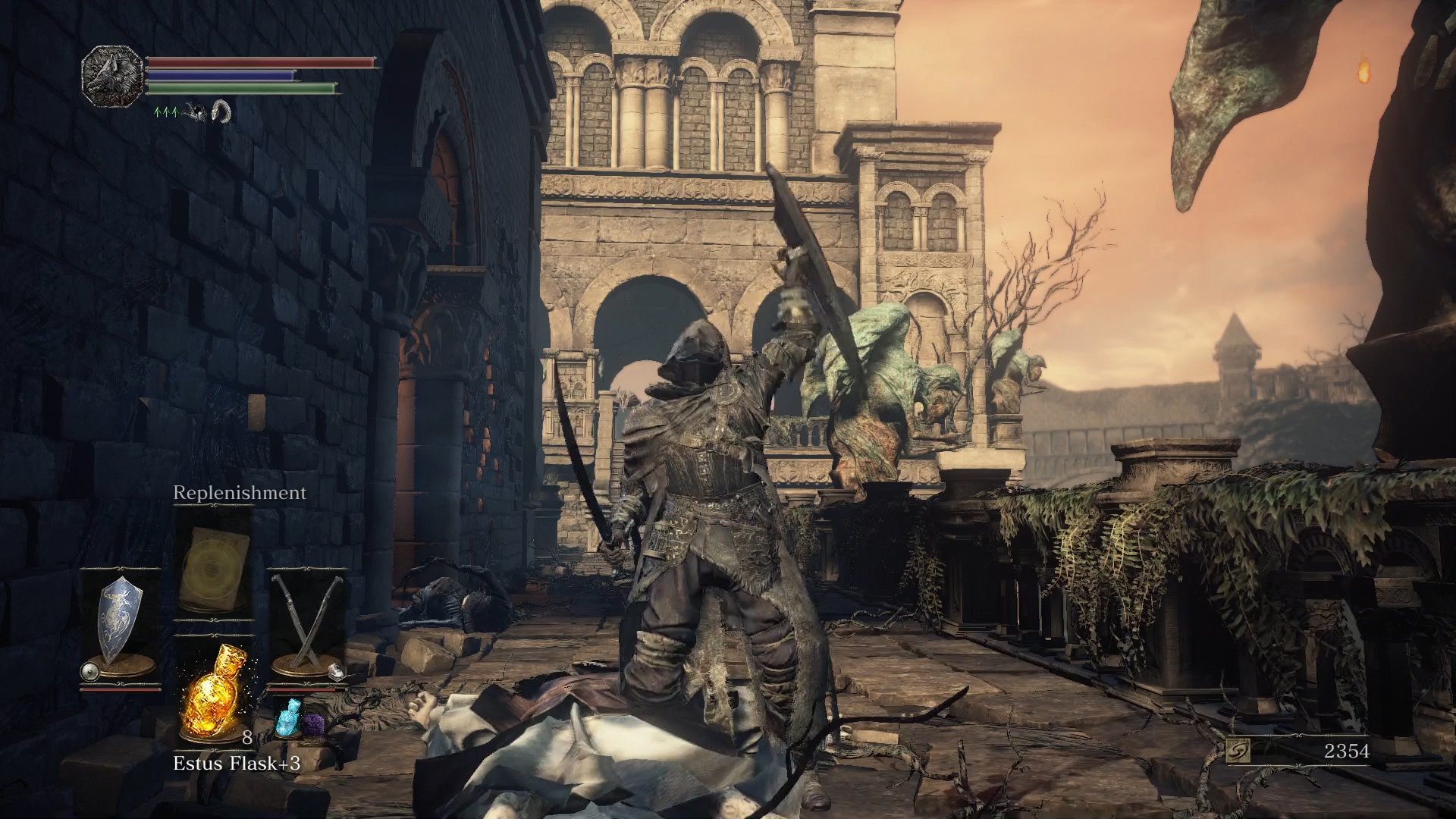Click the Estus Flask count number 8
The image size is (1456, 819).
coord(247,737)
